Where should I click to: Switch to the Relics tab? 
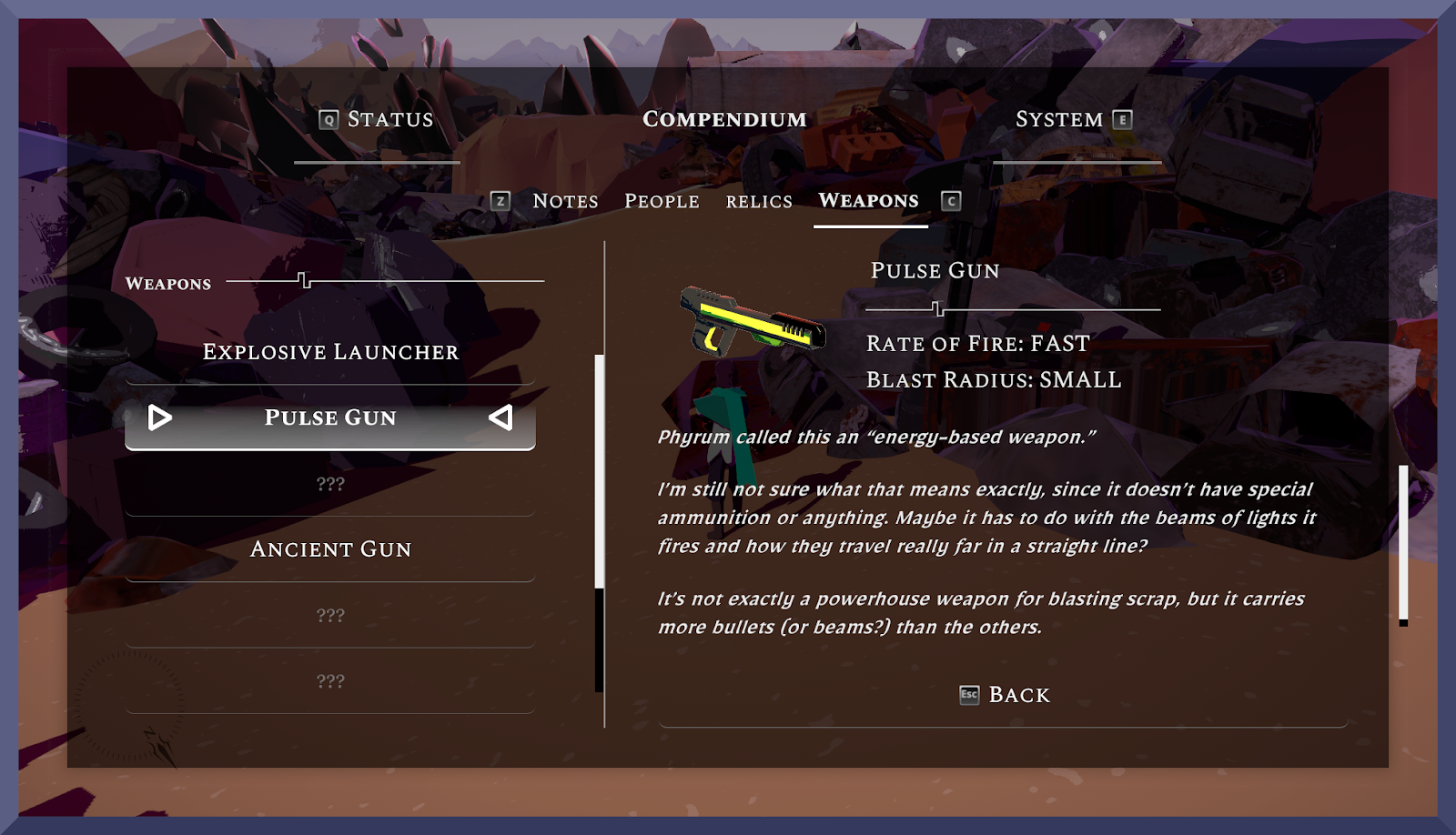pyautogui.click(x=759, y=201)
